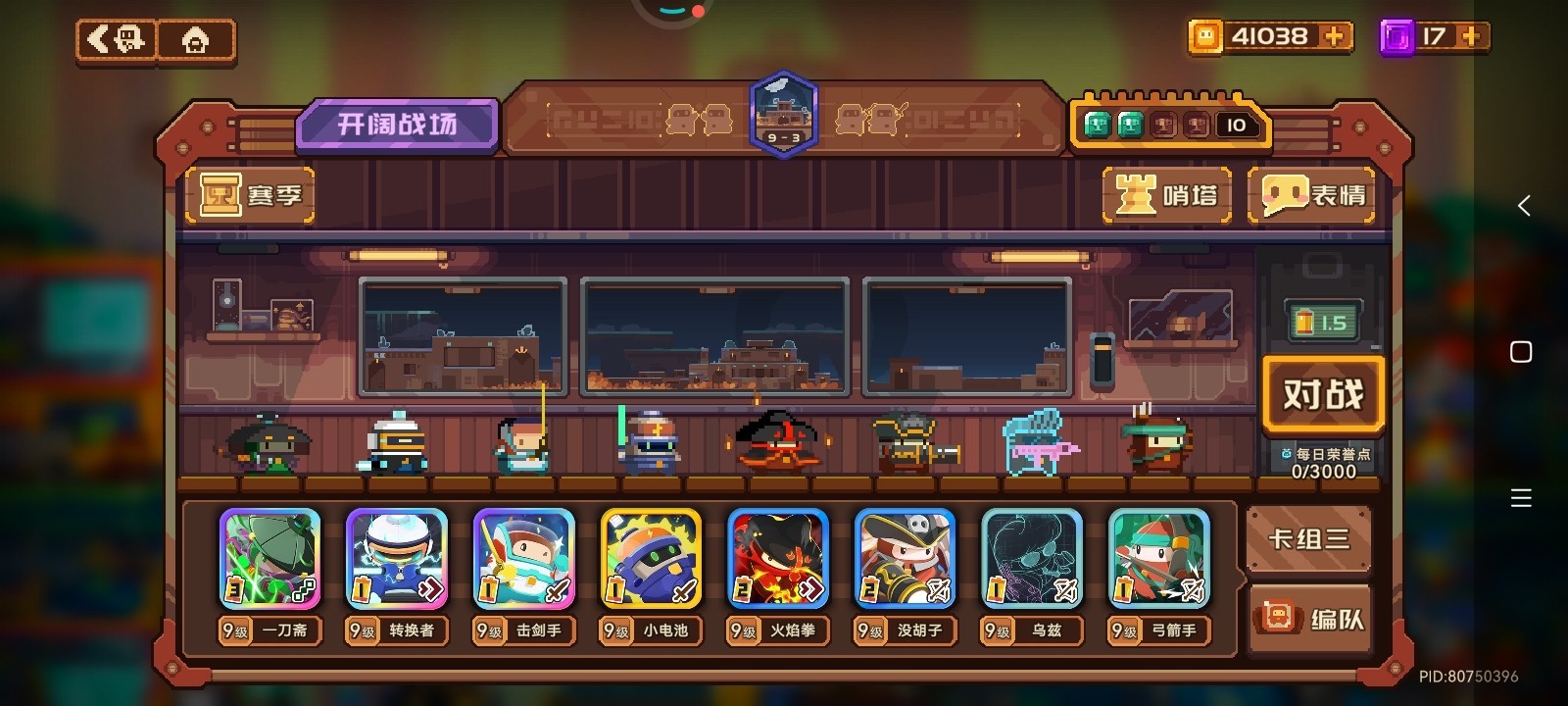This screenshot has height=706, width=1568.
Task: Open the 表情 emote menu
Action: pos(1312,195)
